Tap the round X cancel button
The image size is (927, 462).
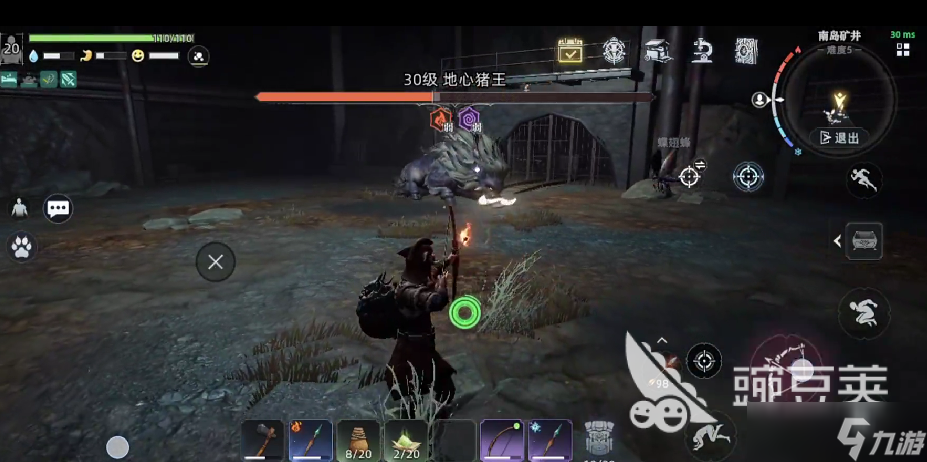point(215,262)
